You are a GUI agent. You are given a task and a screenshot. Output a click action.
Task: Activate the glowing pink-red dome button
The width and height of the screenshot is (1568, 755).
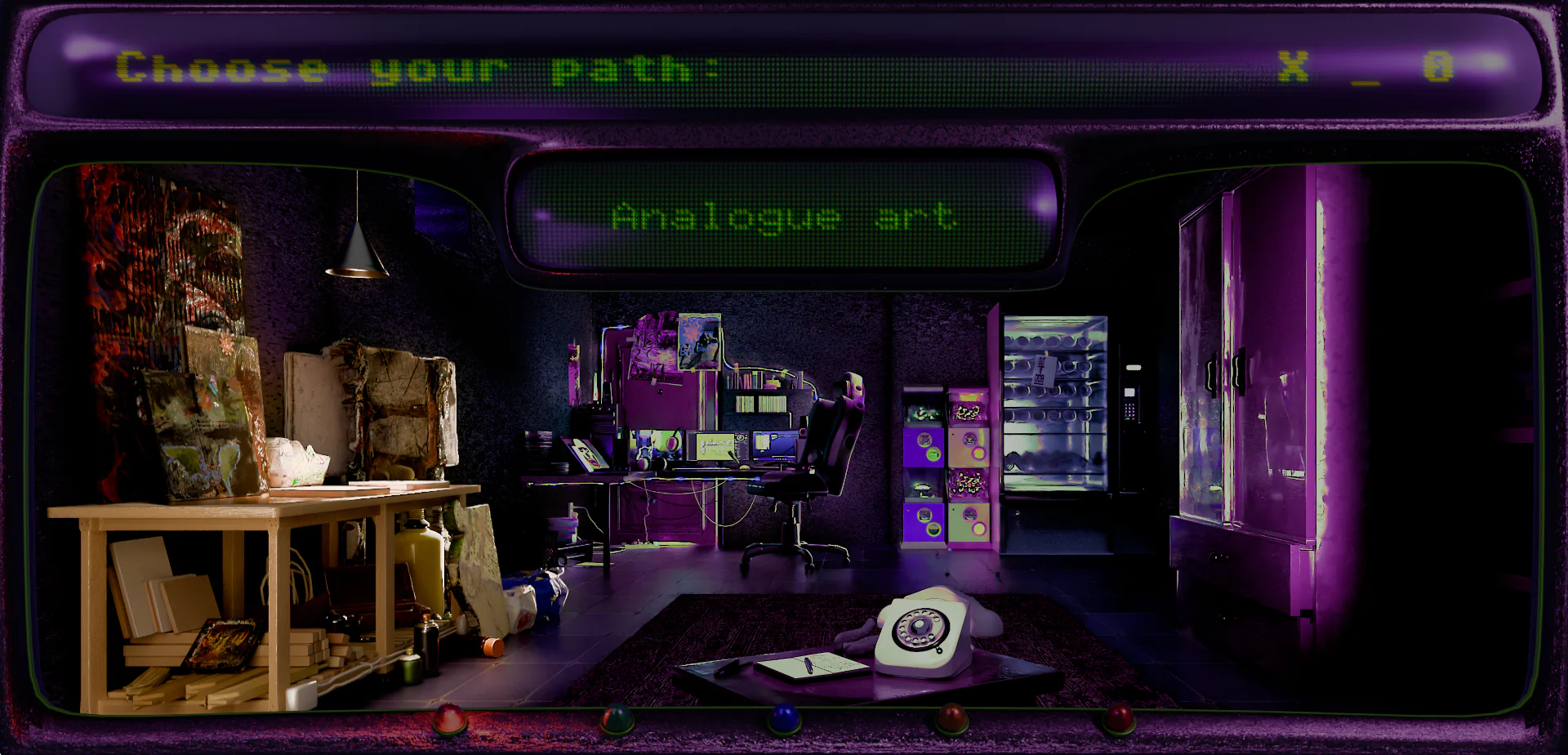[x=448, y=719]
